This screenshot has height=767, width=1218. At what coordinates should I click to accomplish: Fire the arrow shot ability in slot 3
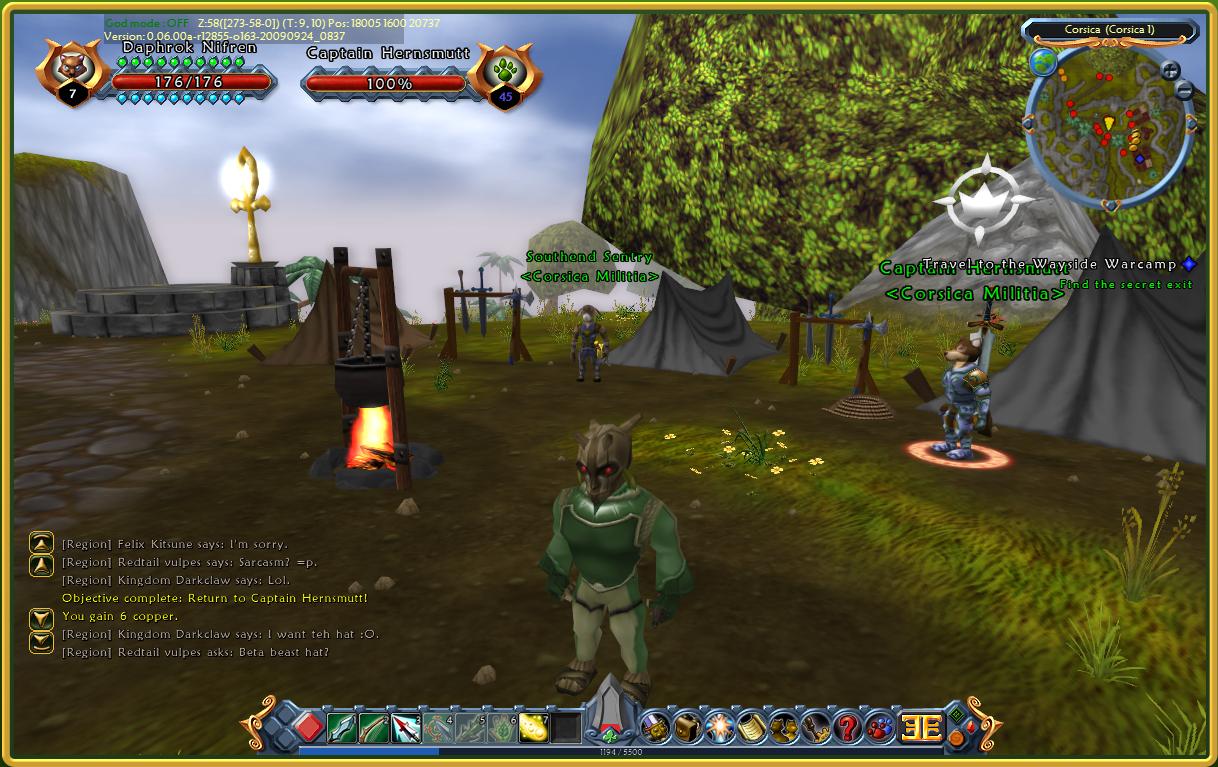tap(406, 728)
